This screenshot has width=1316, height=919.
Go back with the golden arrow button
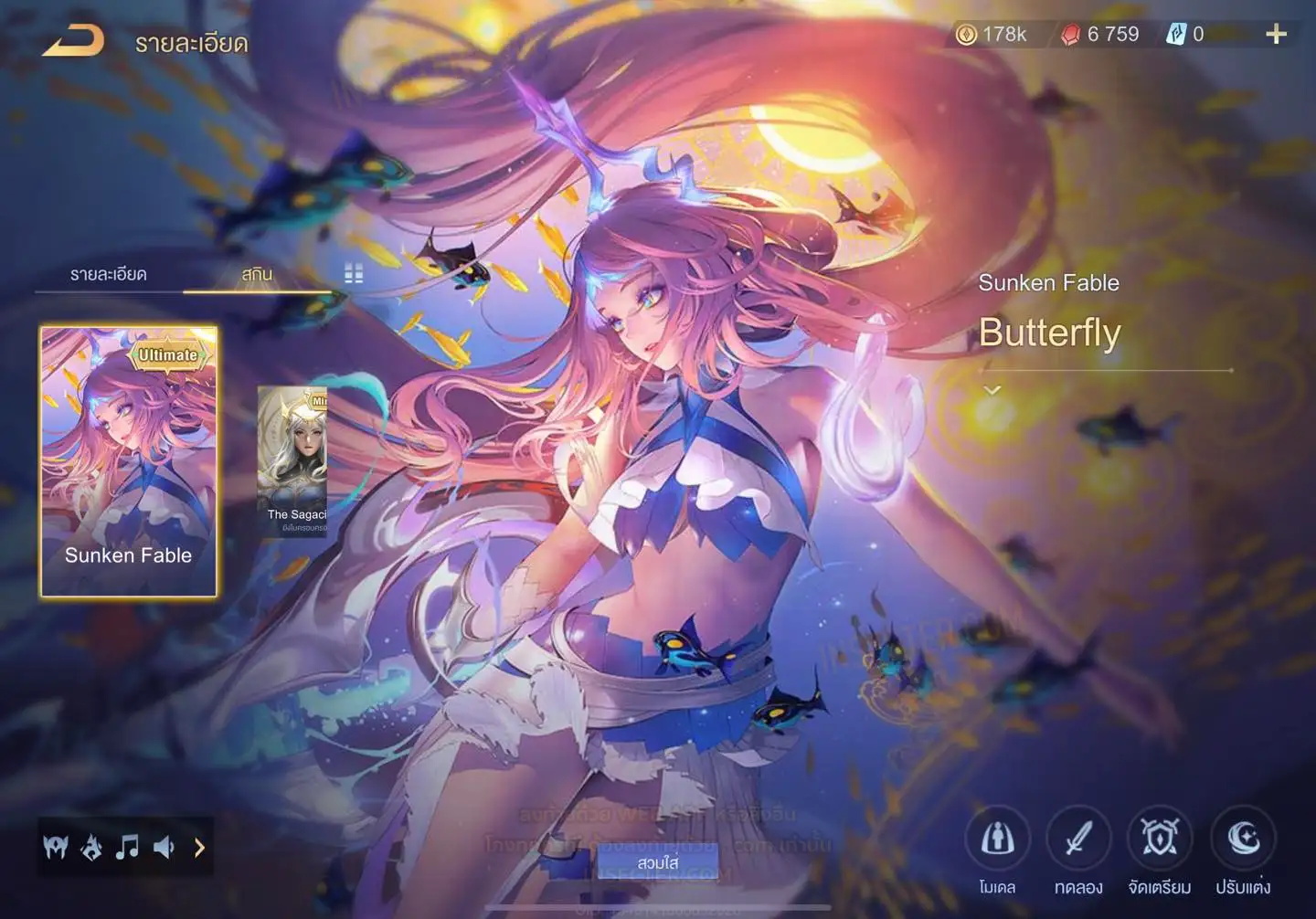point(74,41)
